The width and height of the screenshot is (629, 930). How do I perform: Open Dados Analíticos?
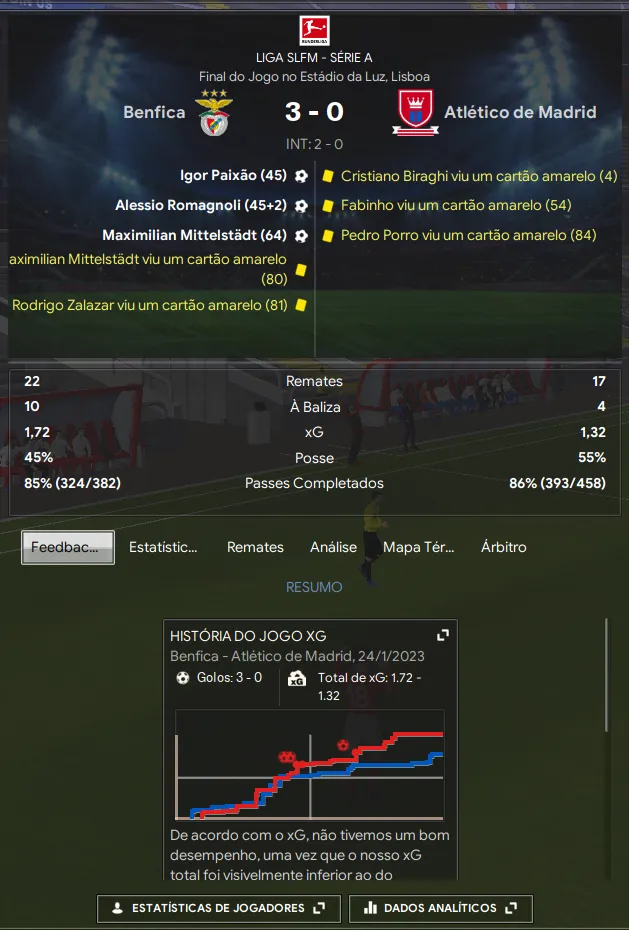coord(441,908)
